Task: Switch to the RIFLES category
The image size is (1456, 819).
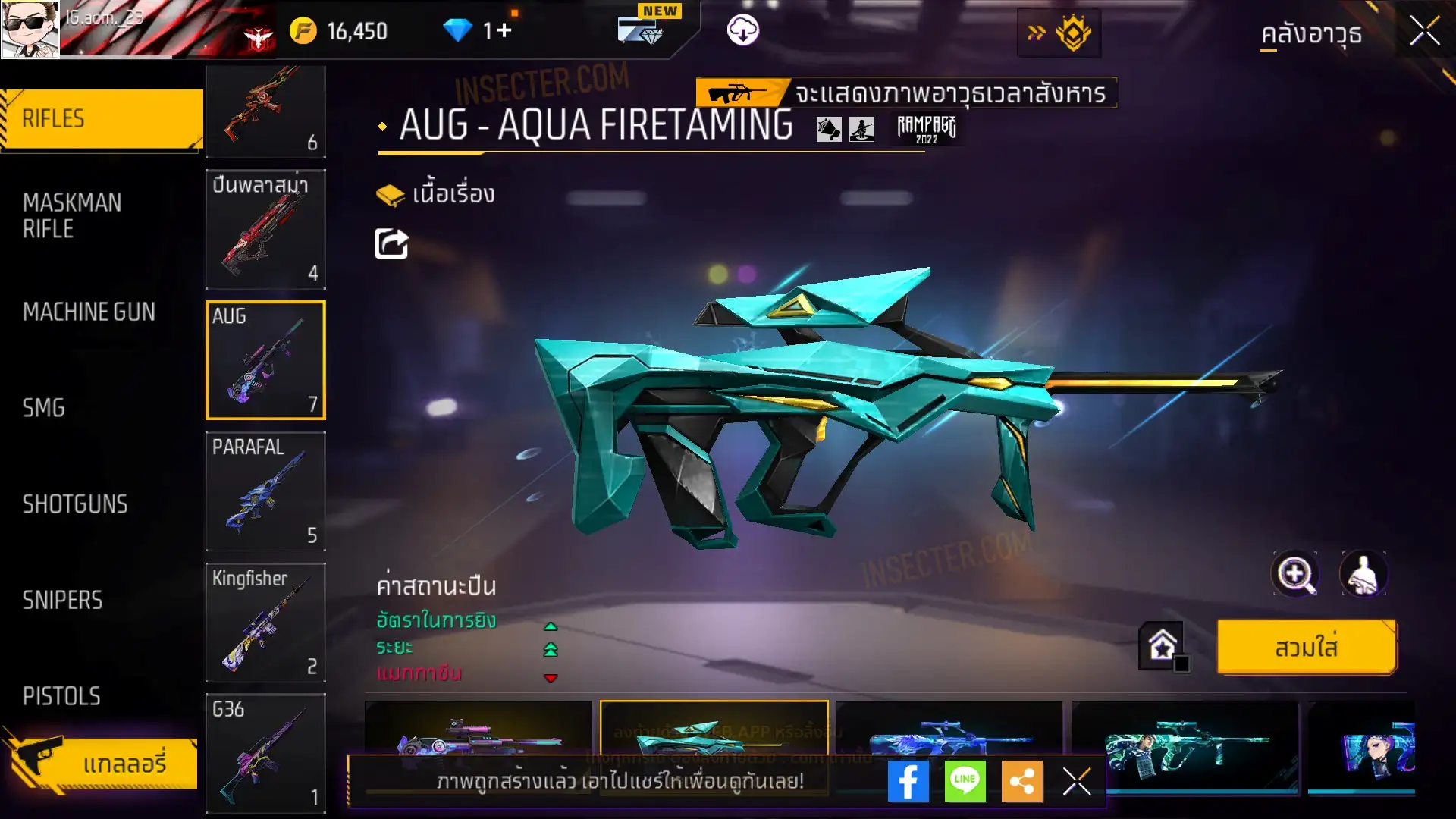Action: point(102,119)
